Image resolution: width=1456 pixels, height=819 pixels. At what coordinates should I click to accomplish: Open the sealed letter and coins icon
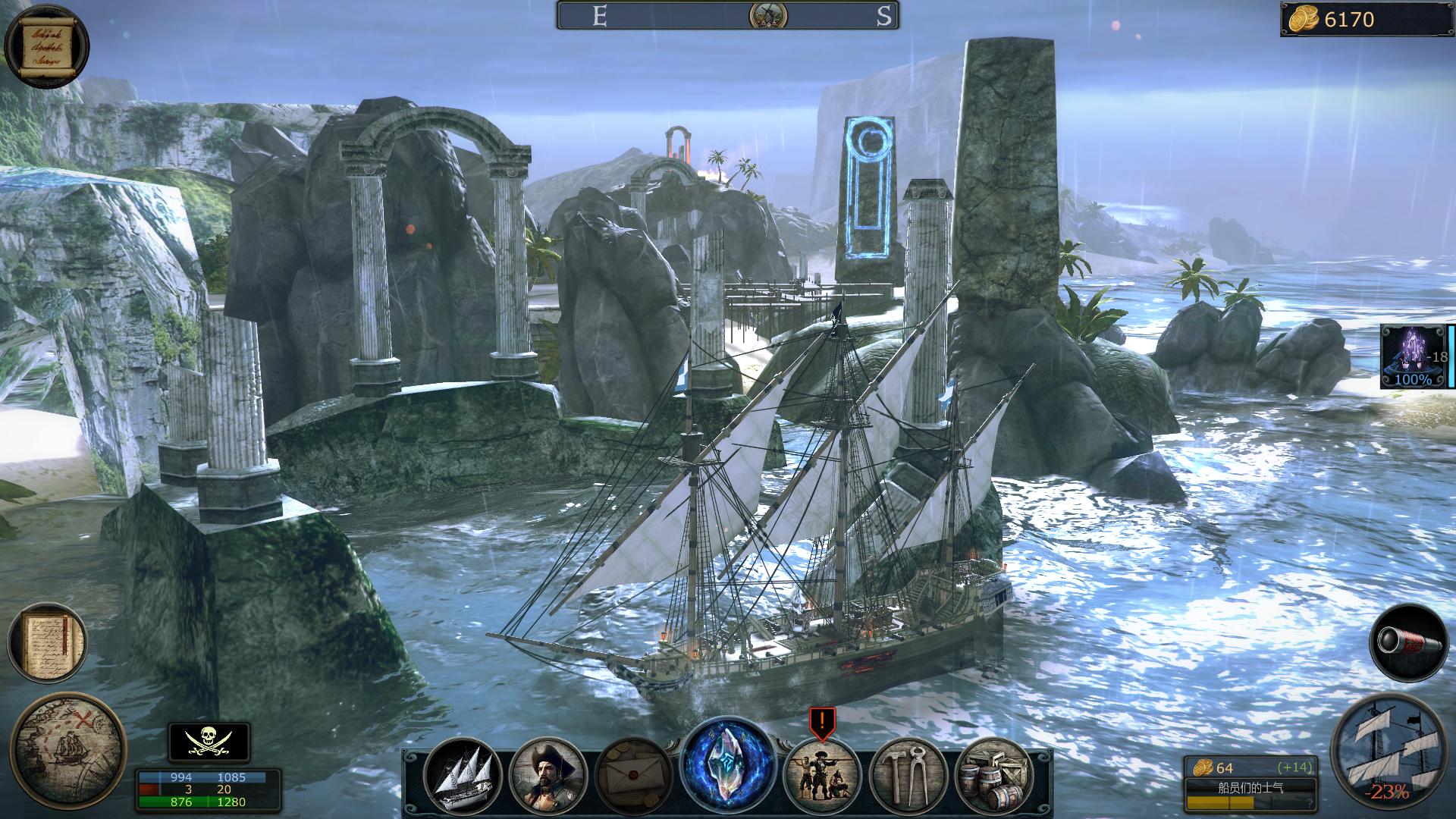[x=634, y=775]
